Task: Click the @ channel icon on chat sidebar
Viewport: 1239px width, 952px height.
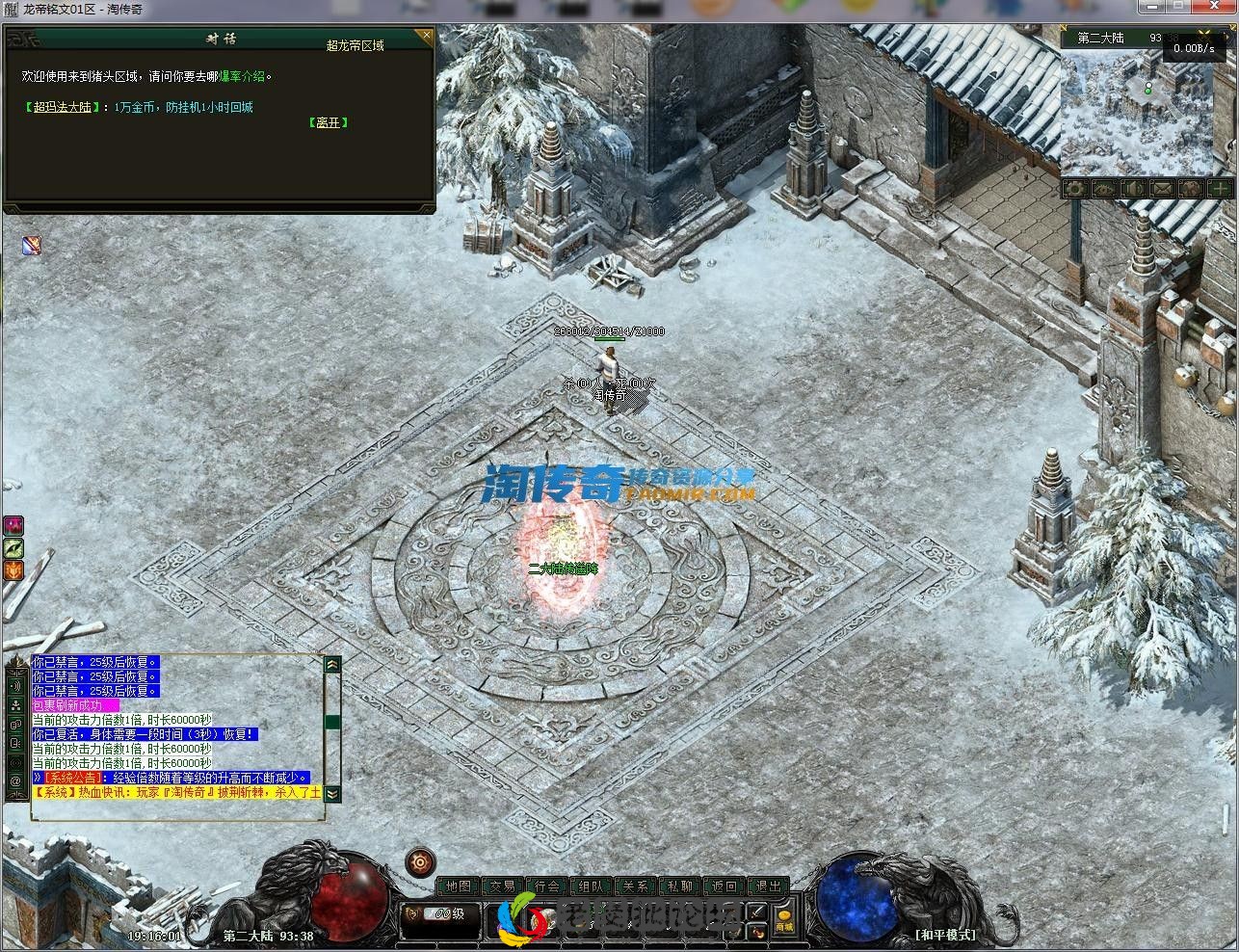Action: [x=16, y=780]
